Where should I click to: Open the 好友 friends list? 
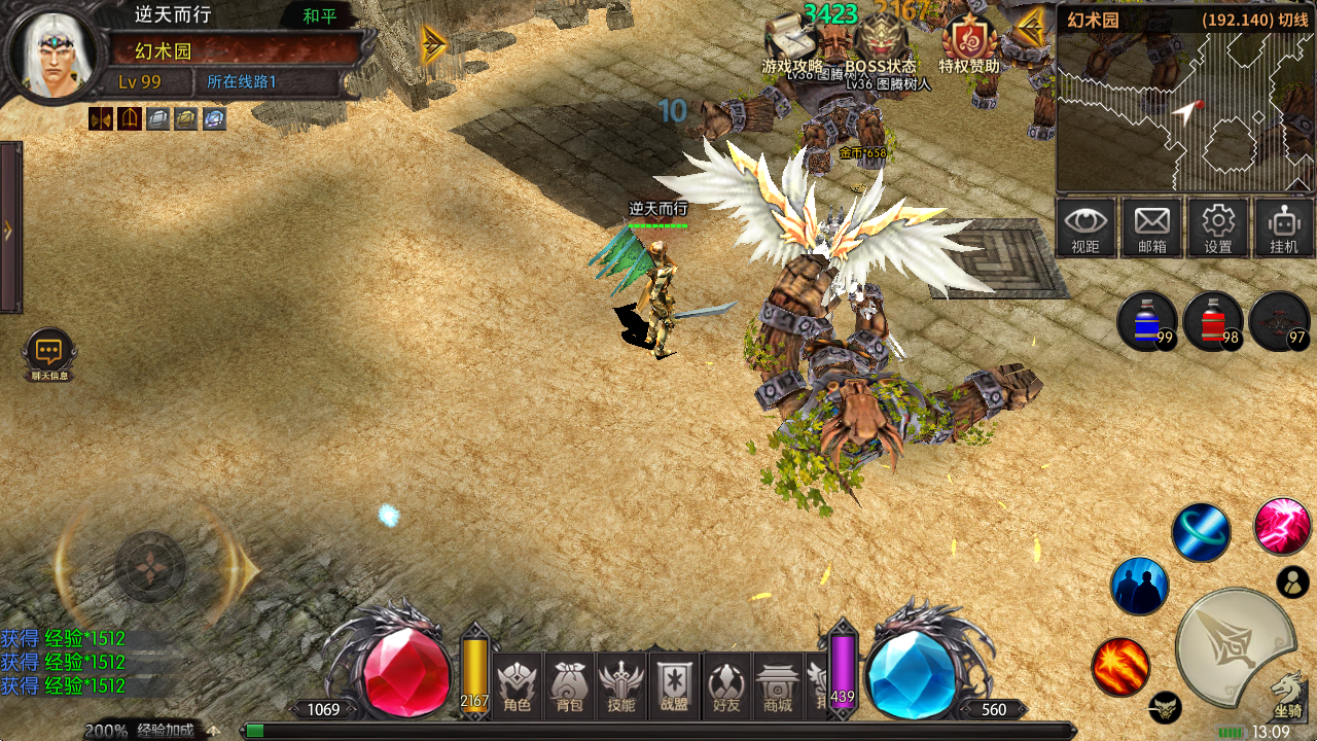click(726, 686)
